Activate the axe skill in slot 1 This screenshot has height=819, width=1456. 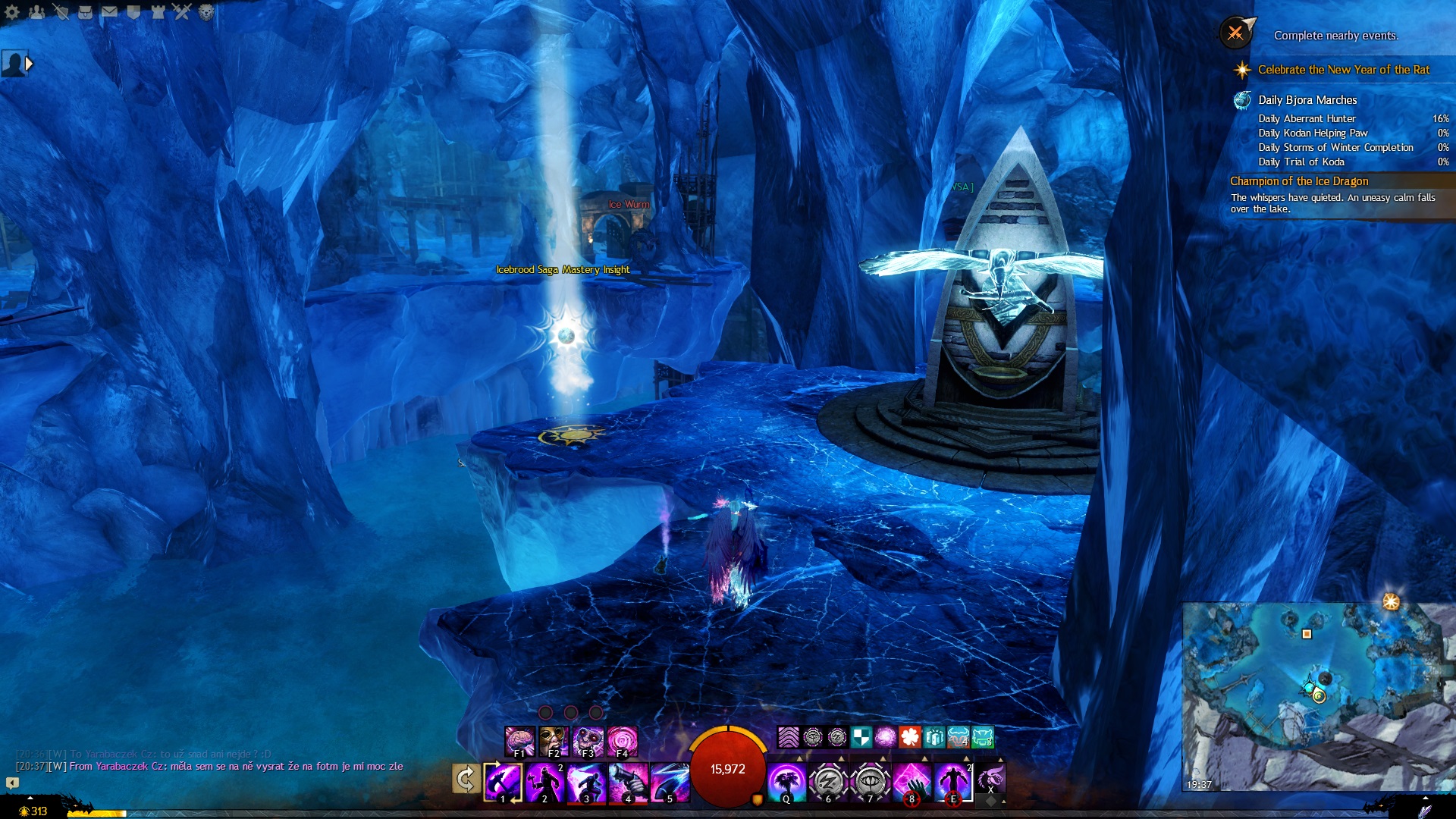503,782
